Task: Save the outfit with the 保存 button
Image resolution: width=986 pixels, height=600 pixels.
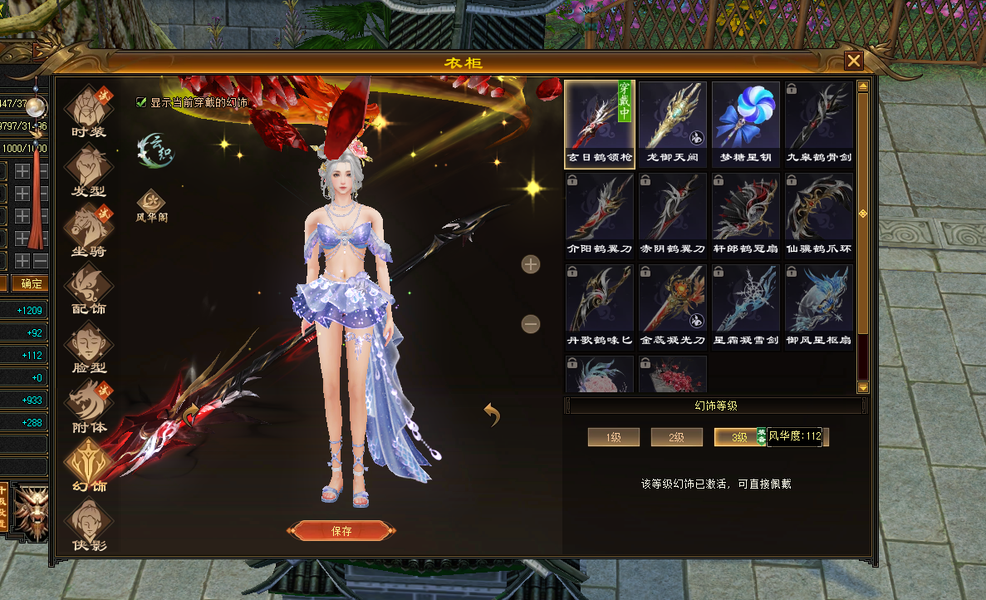Action: (x=341, y=531)
